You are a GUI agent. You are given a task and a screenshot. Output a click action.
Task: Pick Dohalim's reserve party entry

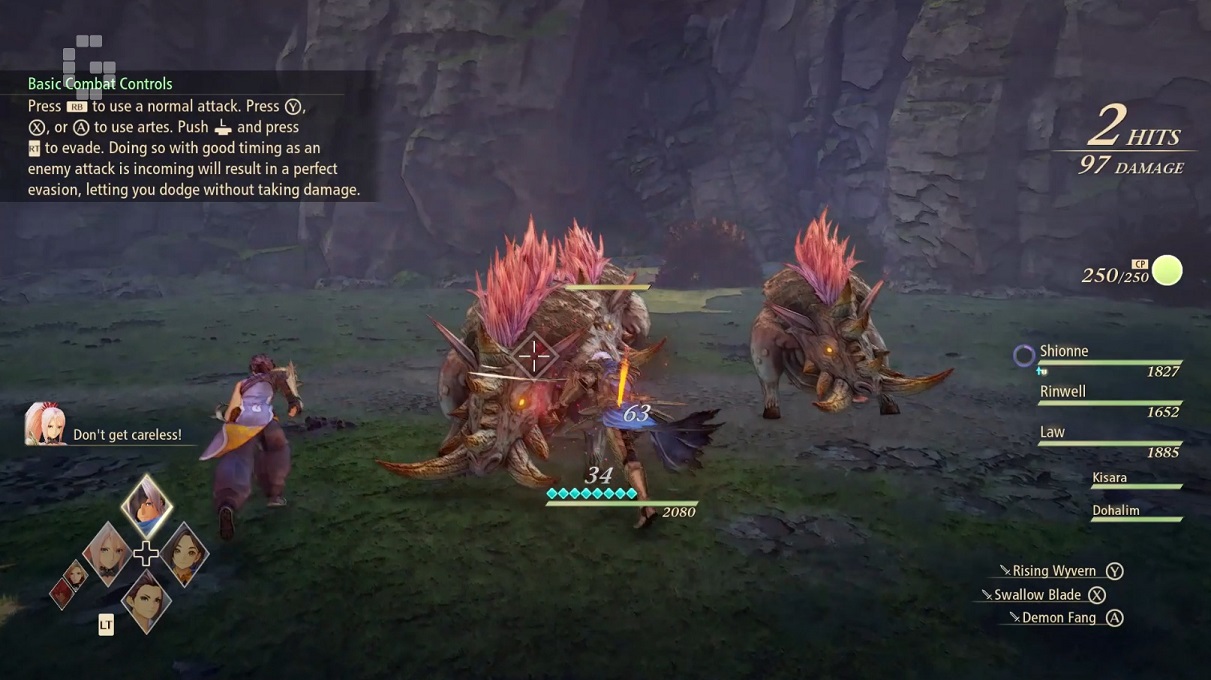tap(1135, 512)
